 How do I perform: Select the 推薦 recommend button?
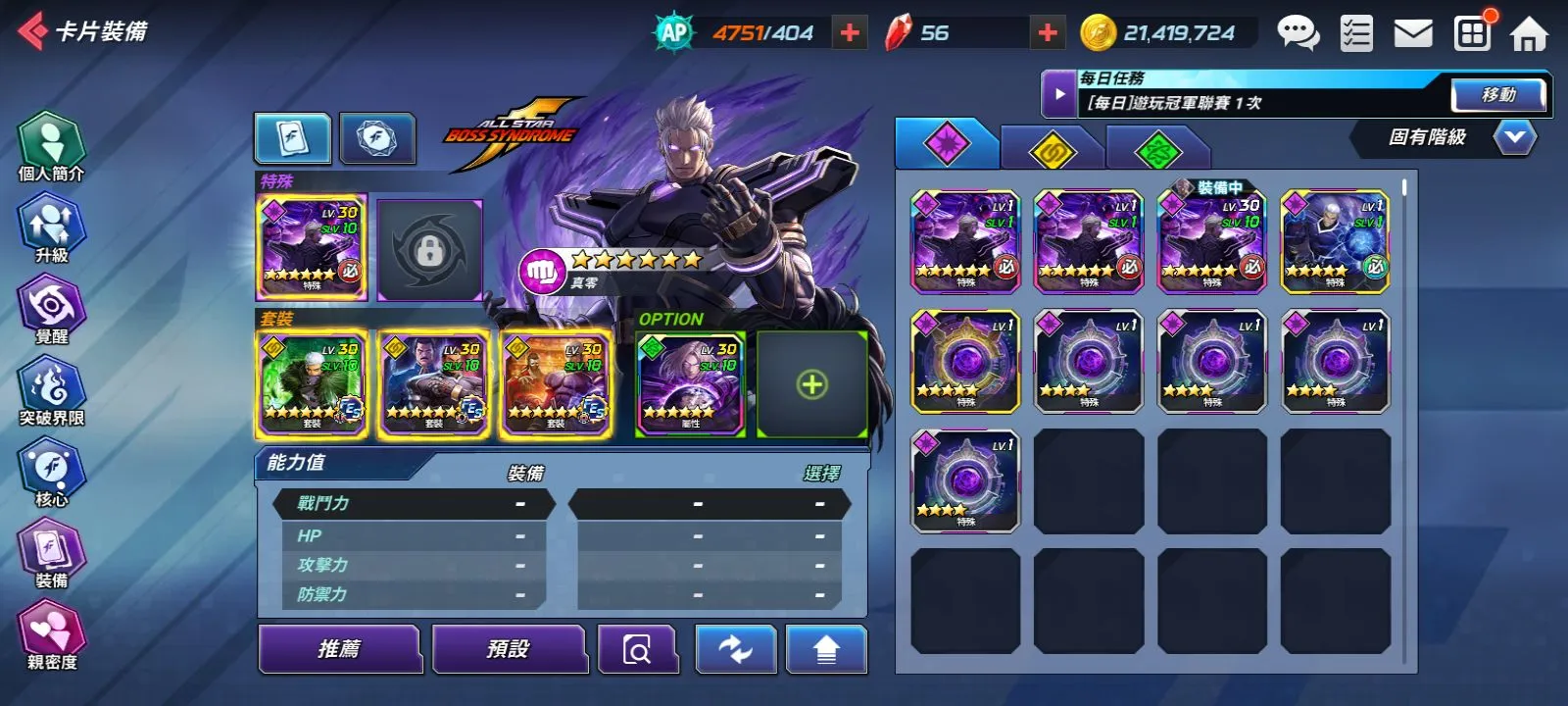(339, 649)
